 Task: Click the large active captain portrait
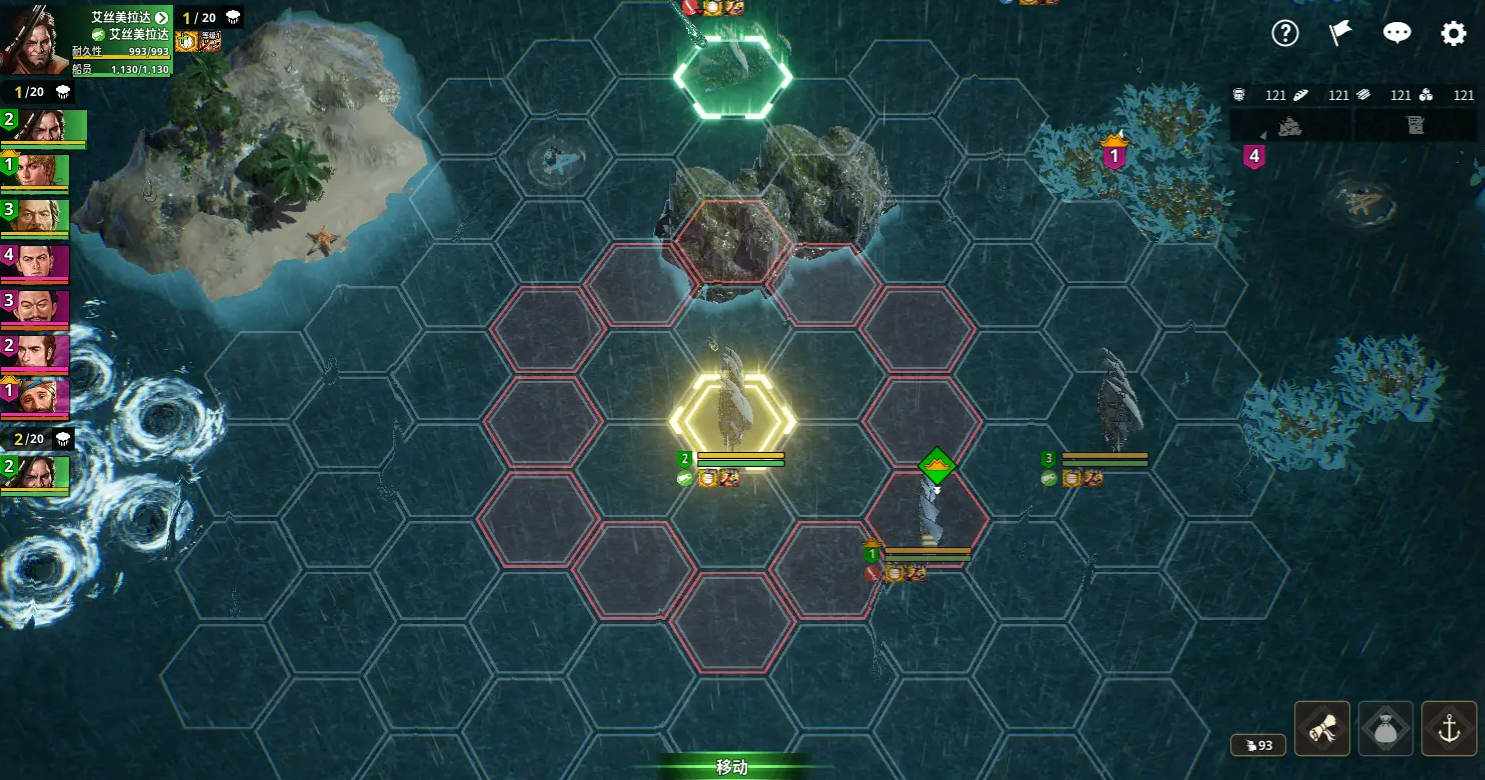coord(34,40)
